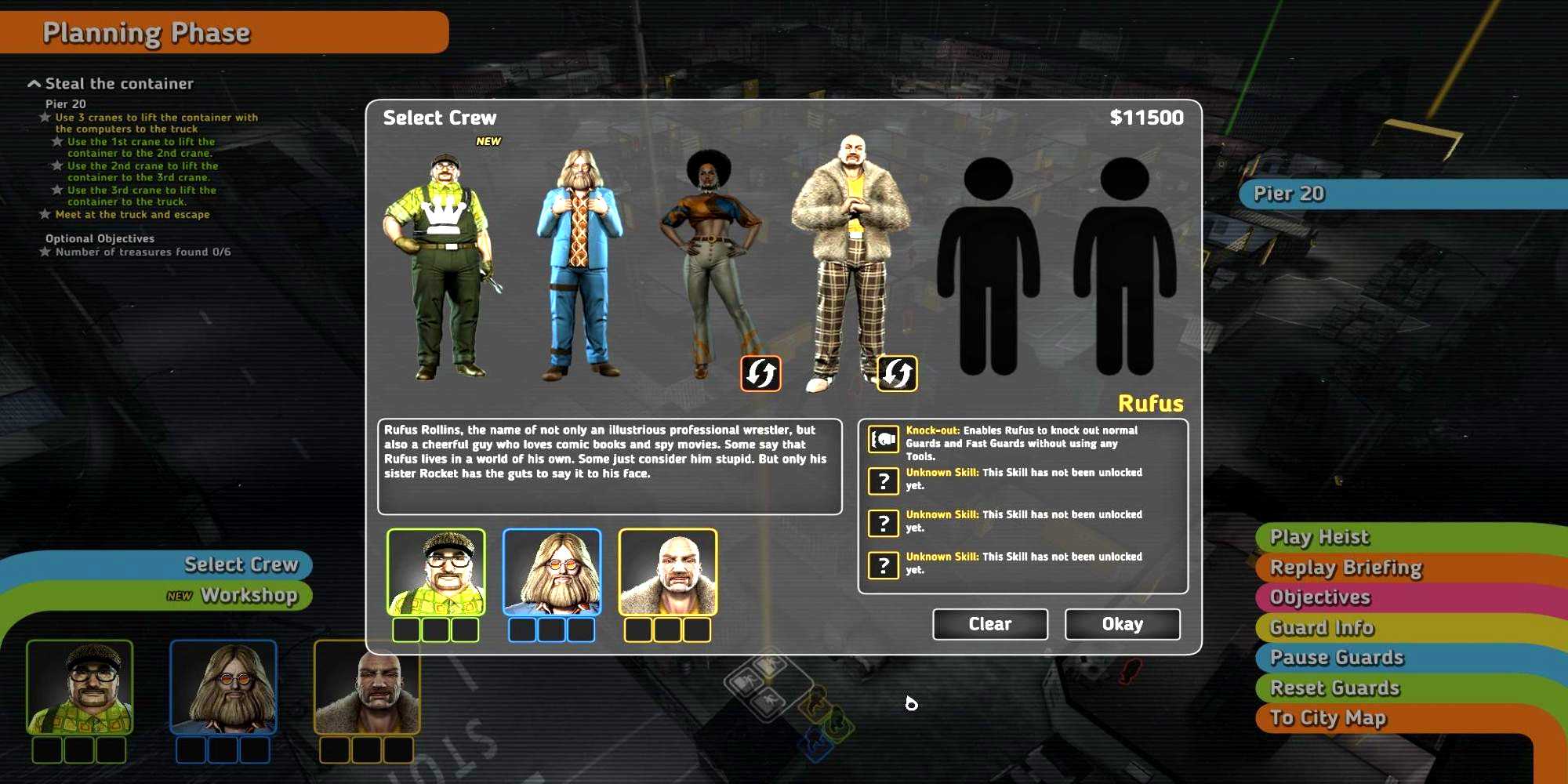Screen dimensions: 1568x784
Task: Select Reset Guards
Action: pos(1334,688)
